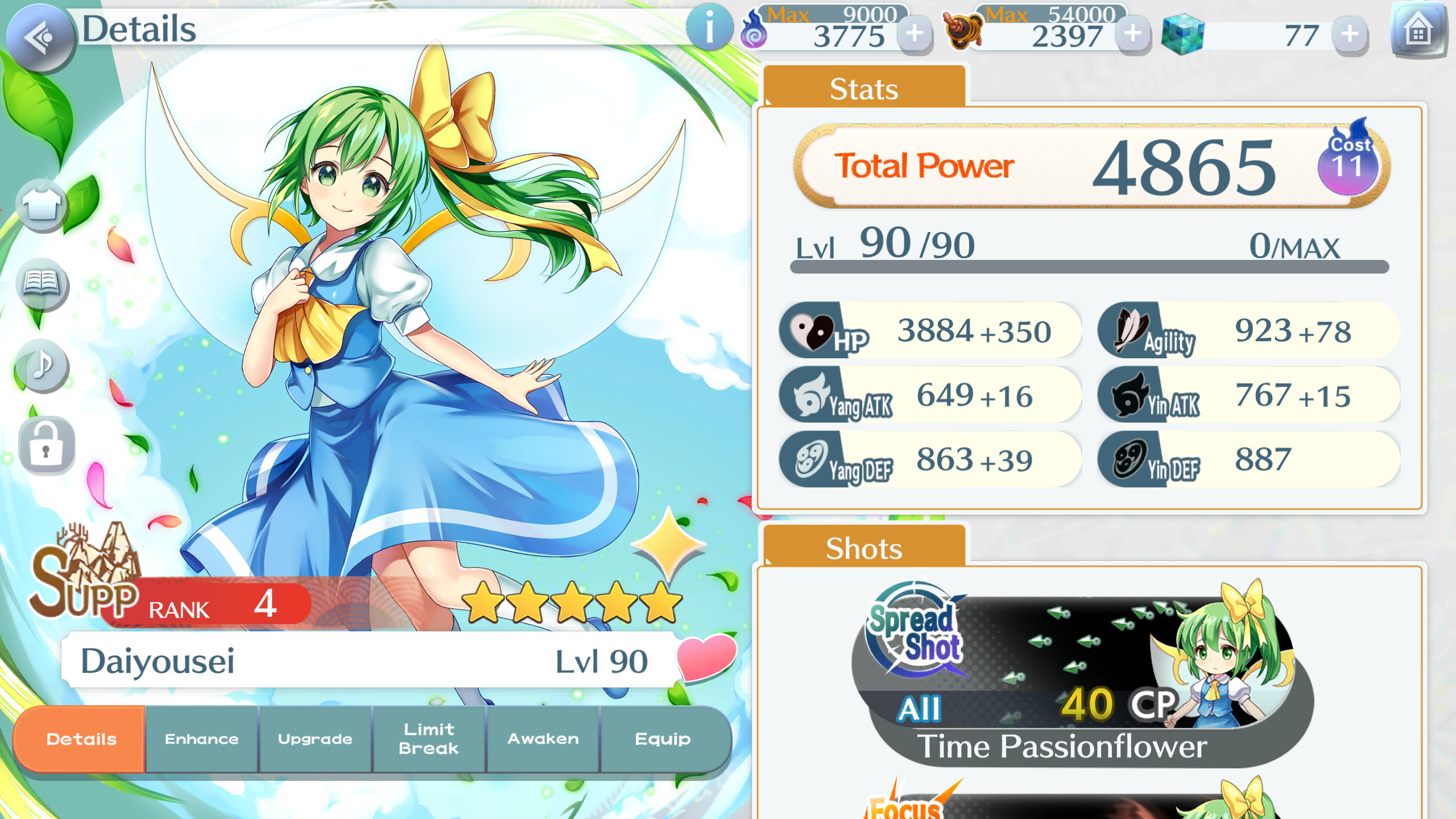
Task: Go back using the arrow button
Action: tap(39, 38)
